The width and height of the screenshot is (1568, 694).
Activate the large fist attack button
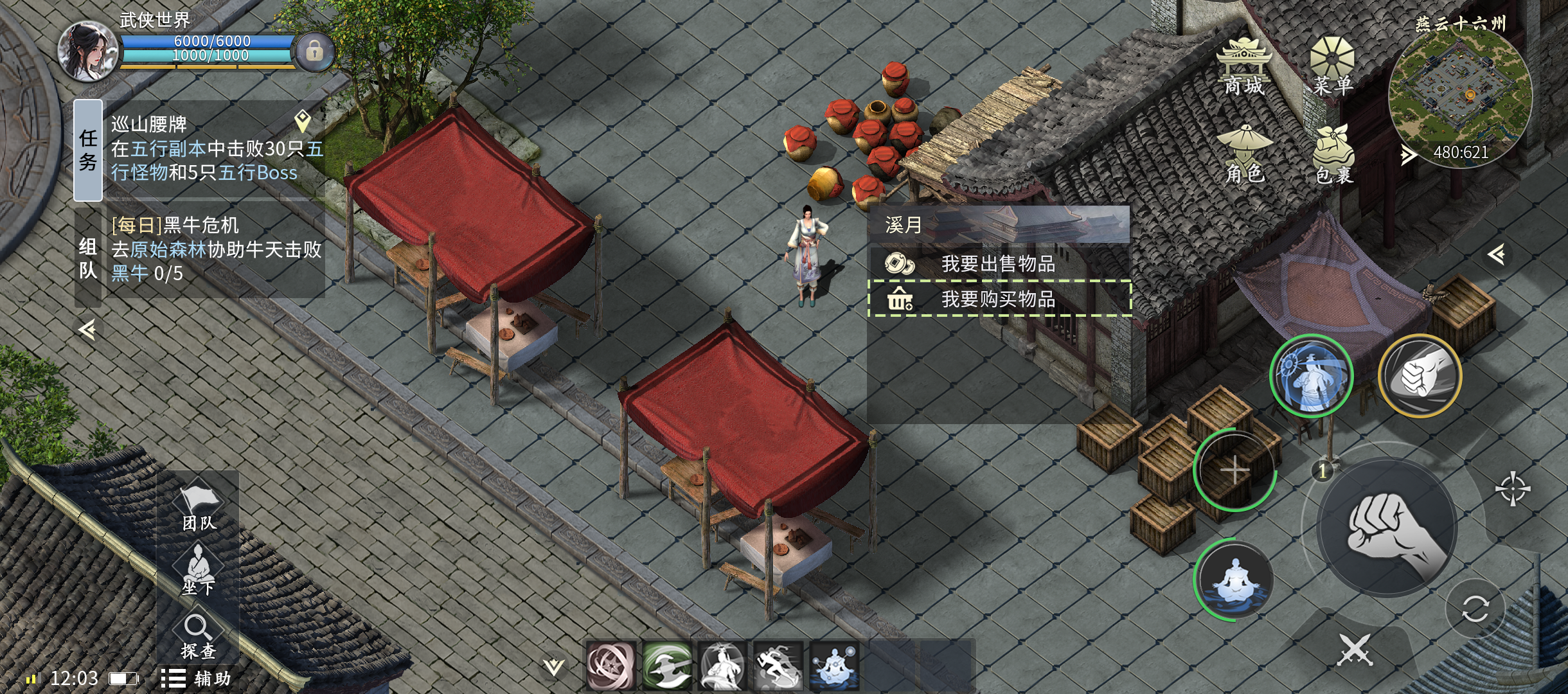click(x=1388, y=528)
